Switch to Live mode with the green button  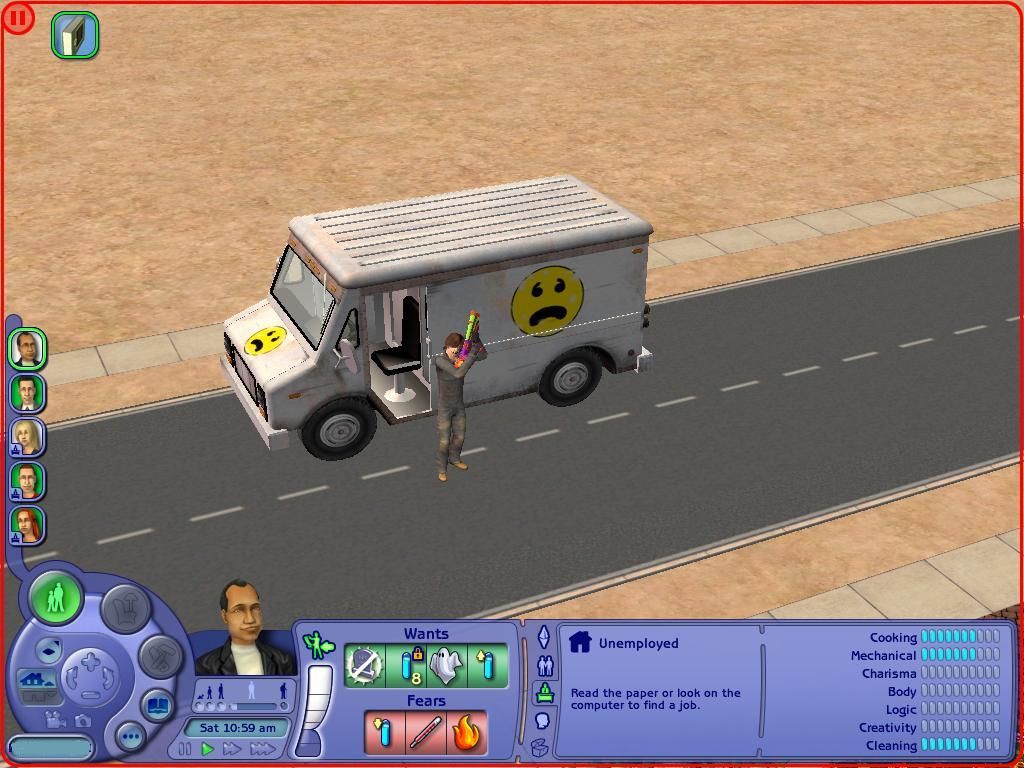[56, 599]
